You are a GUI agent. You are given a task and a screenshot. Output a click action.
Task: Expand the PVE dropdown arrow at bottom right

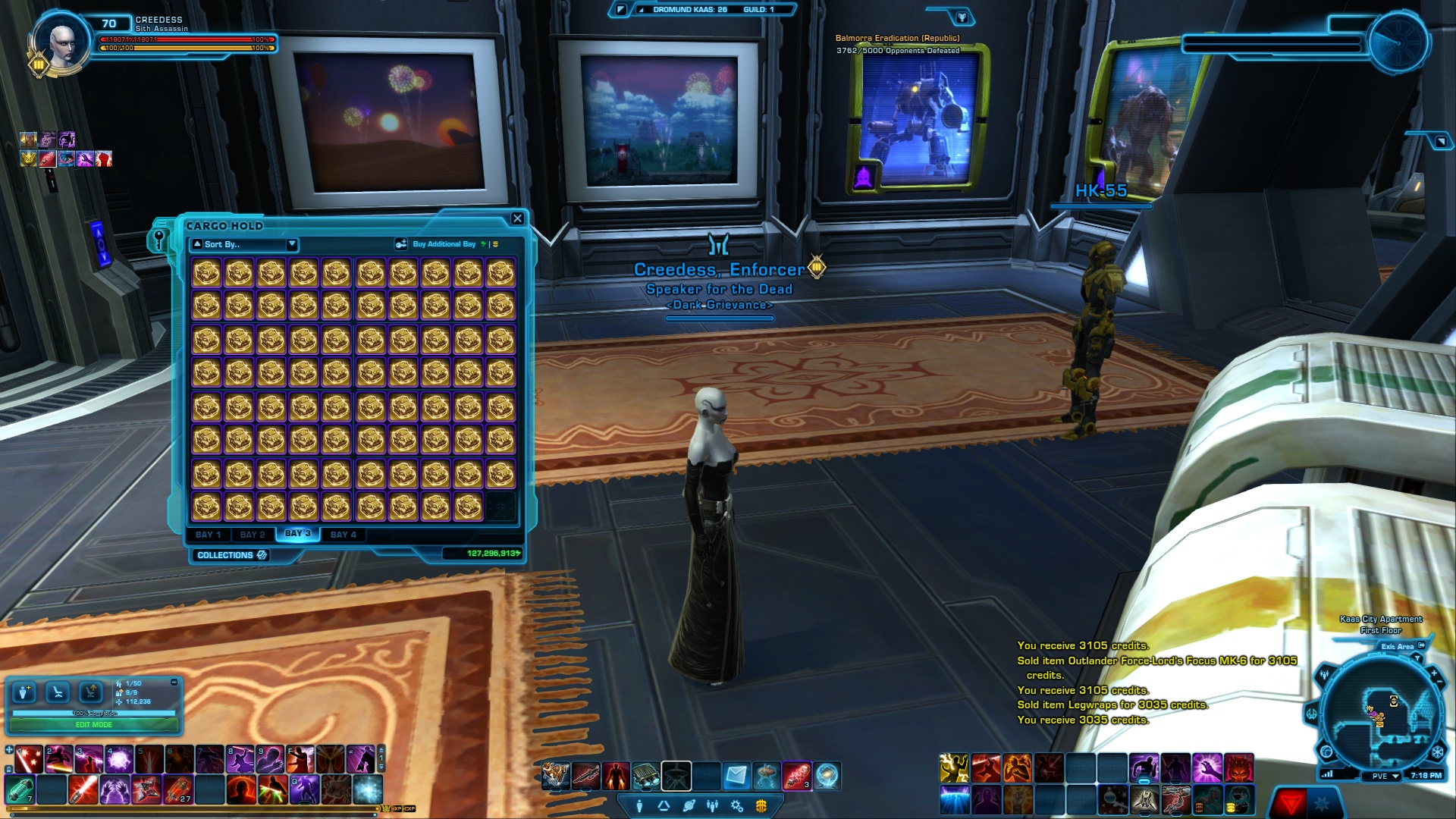pyautogui.click(x=1395, y=776)
